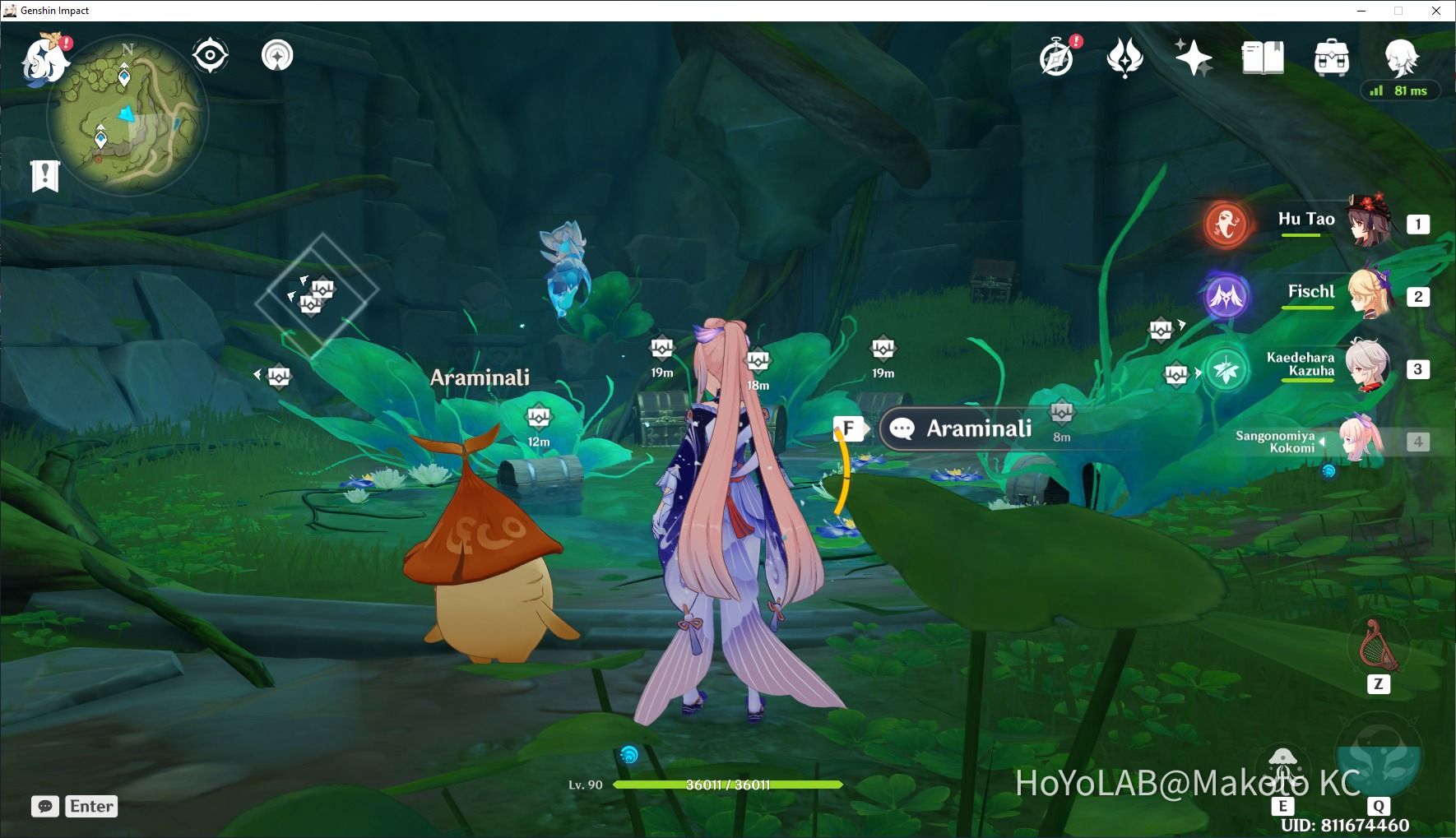
Task: Toggle Elemental Sight
Action: 211,54
